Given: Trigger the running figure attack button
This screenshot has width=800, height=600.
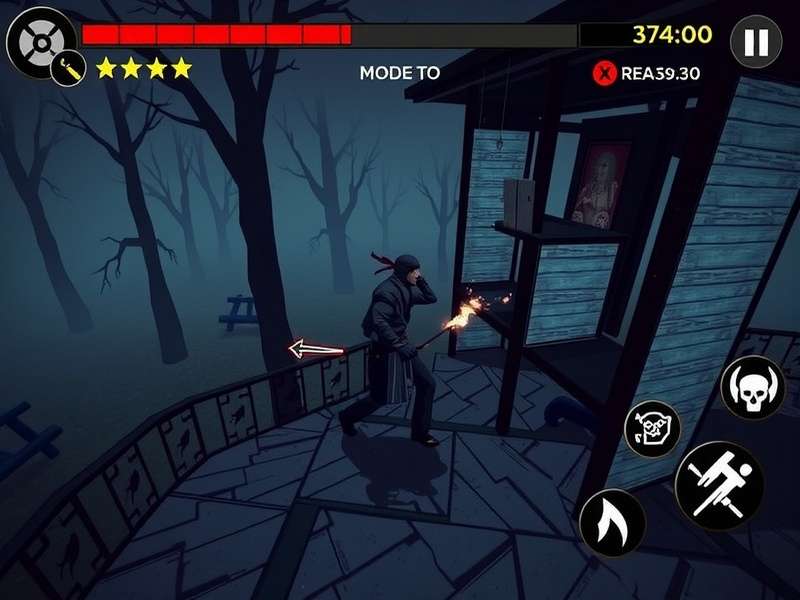Looking at the screenshot, I should point(719,485).
